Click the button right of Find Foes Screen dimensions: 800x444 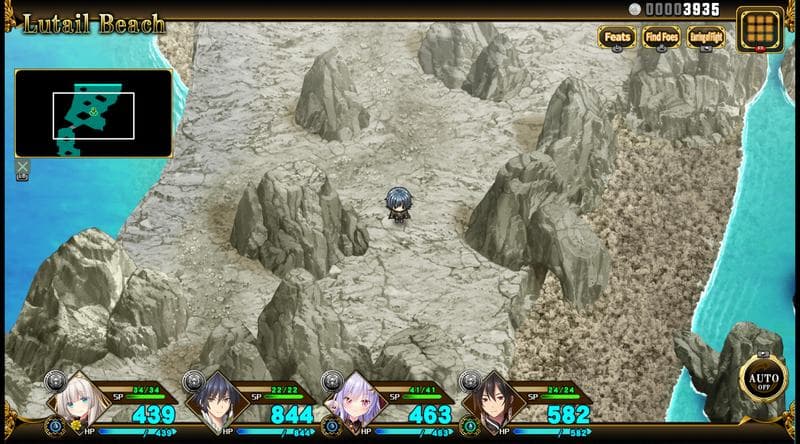705,38
